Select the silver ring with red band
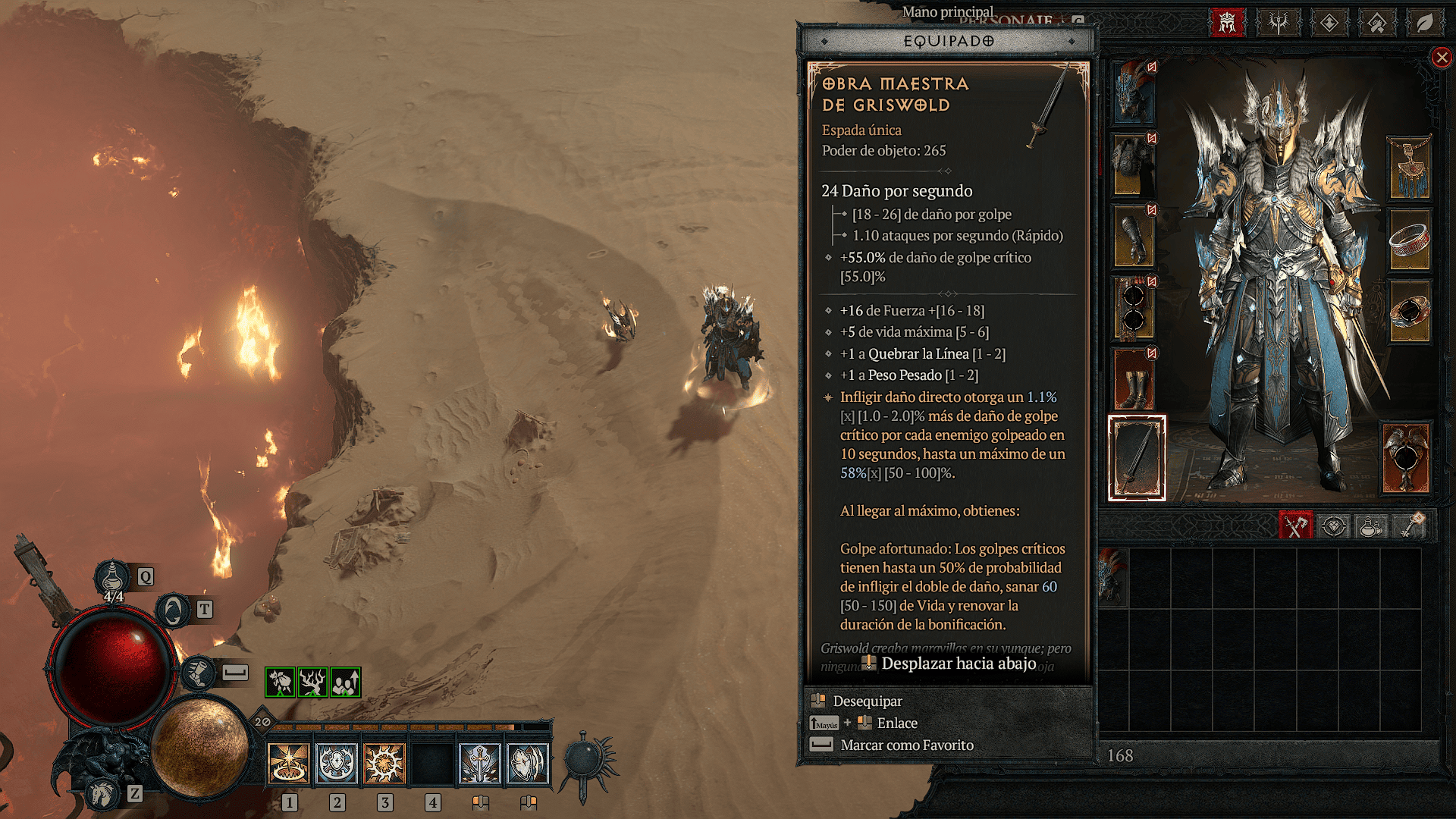Screen dimensions: 1456x819 click(x=1409, y=240)
